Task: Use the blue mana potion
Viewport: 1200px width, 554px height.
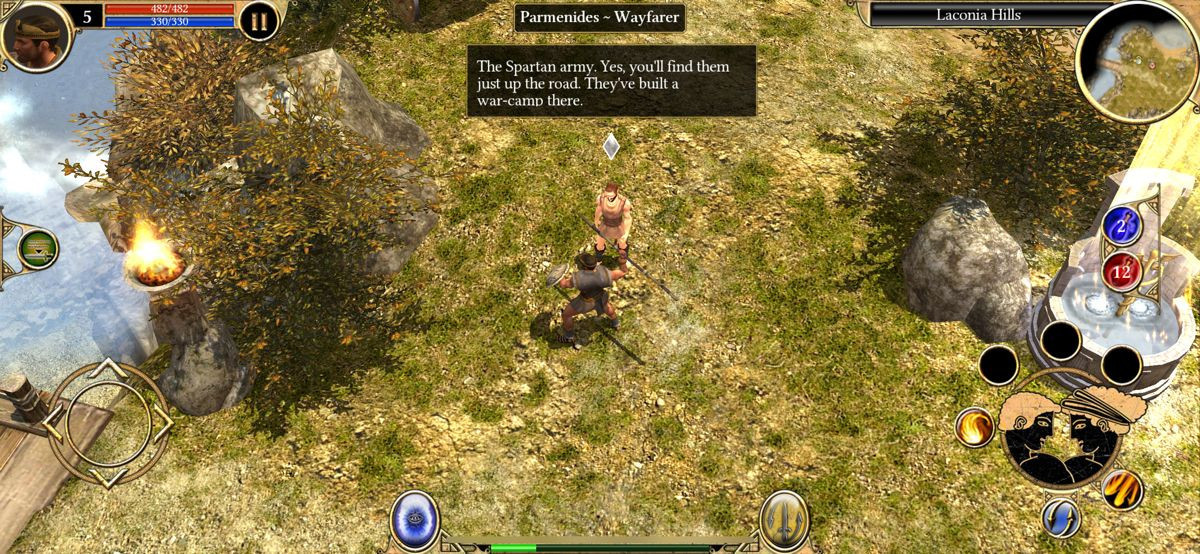Action: pos(1122,226)
